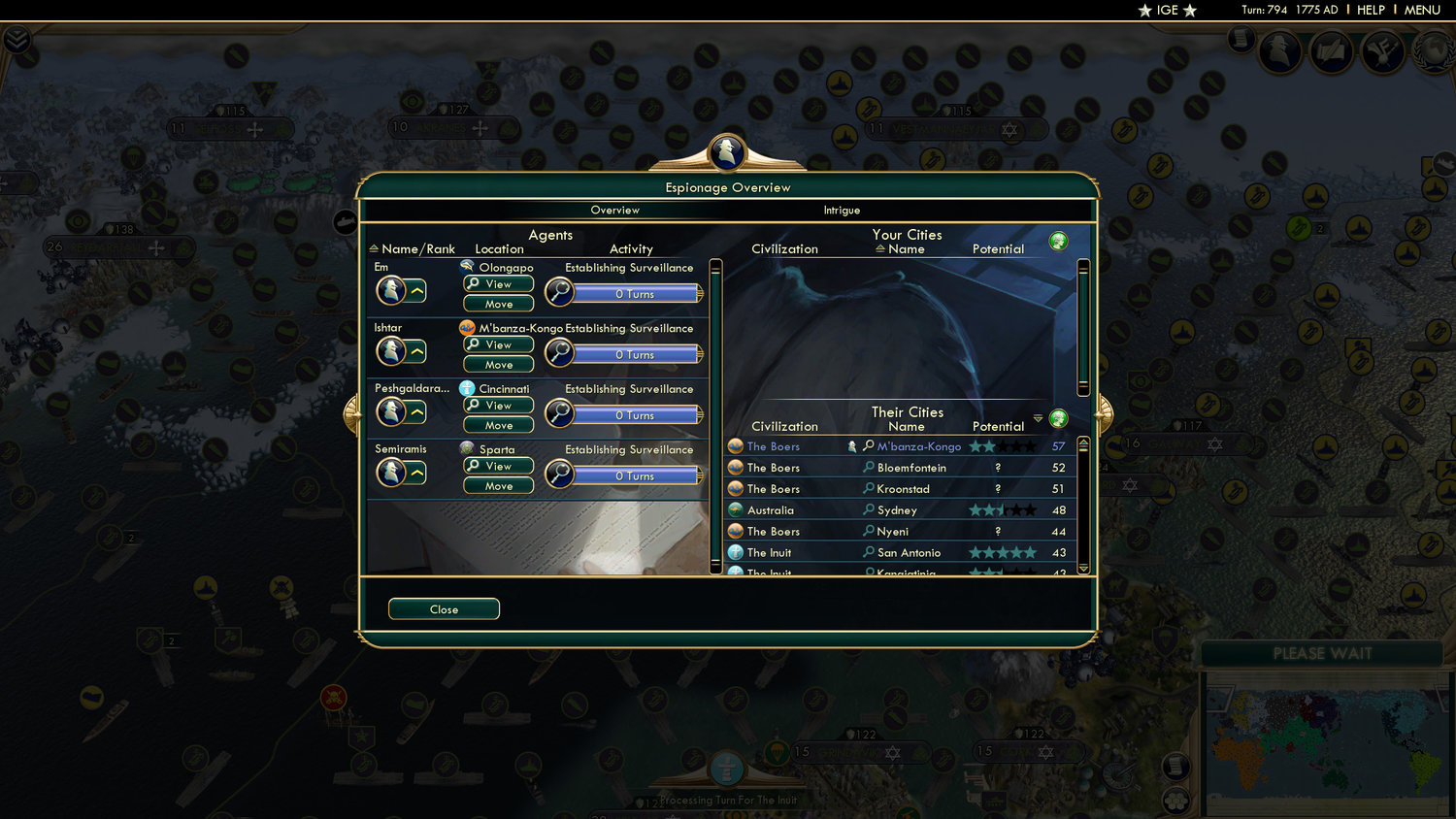
Task: Click the magnifying glass beside M'banza-Kongo
Action: 869,445
